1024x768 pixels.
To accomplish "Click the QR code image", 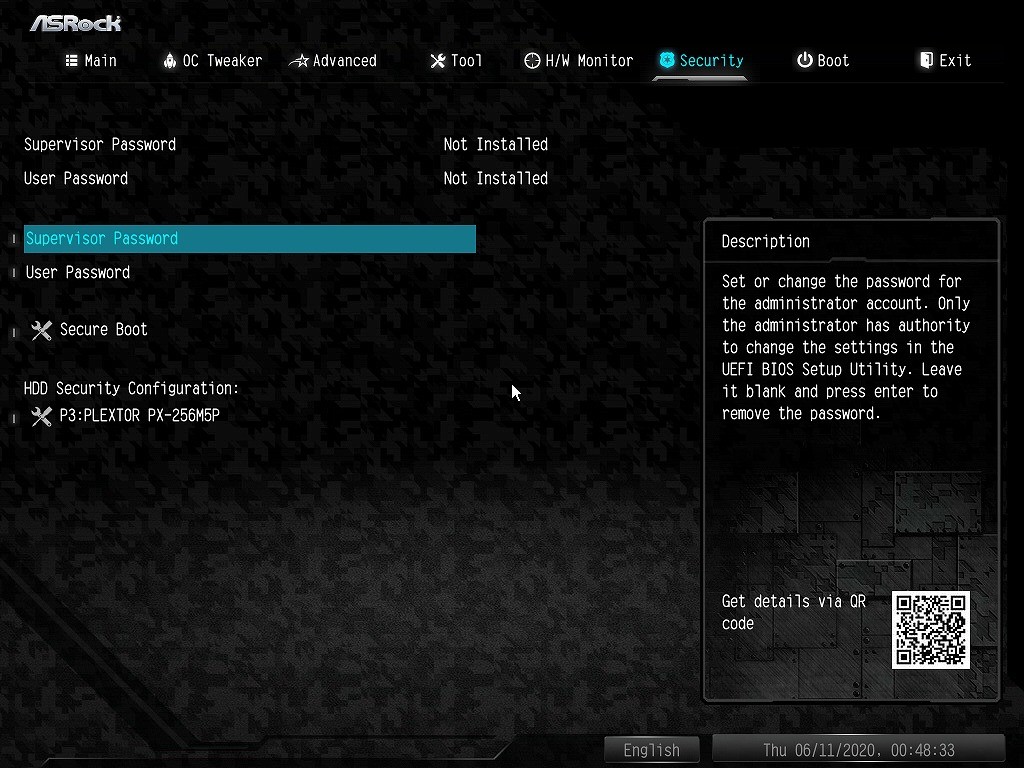I will click(x=931, y=630).
